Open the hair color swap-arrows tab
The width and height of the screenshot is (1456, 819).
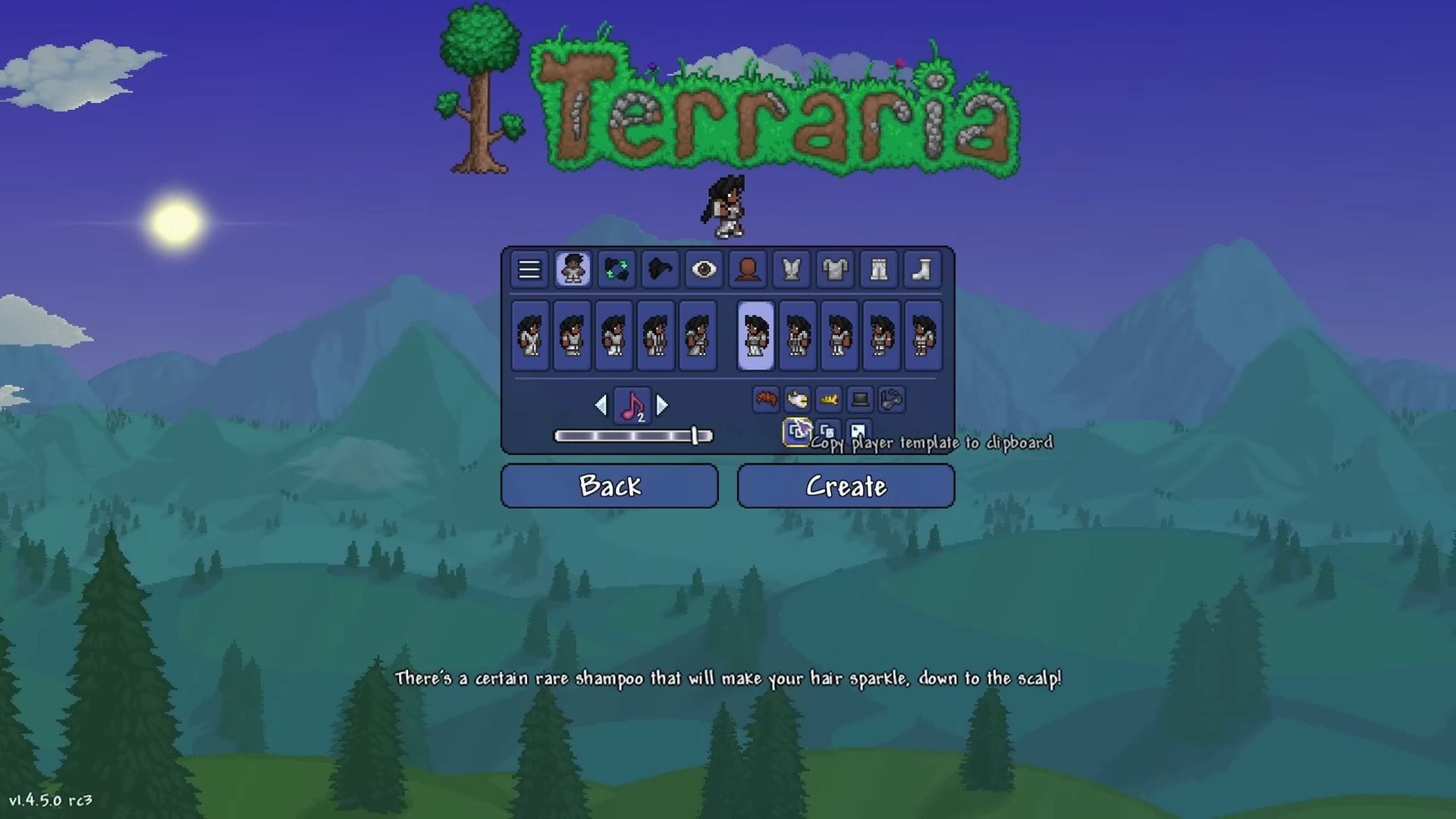617,269
